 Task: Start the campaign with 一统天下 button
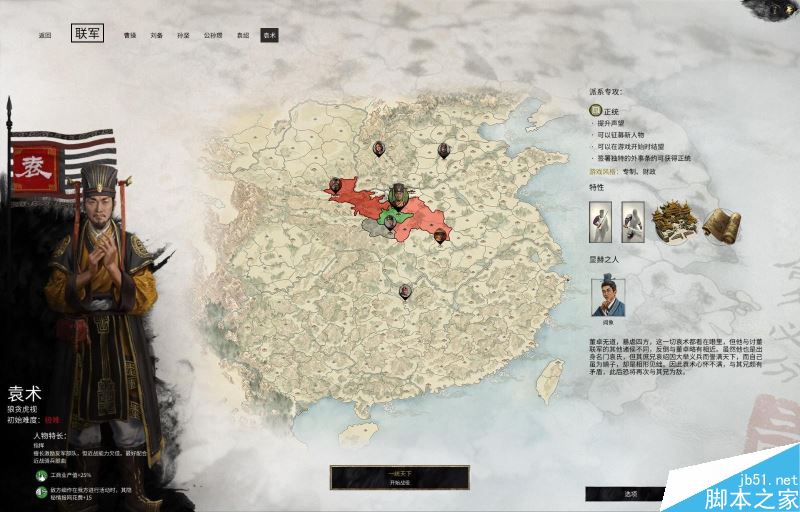(x=400, y=476)
